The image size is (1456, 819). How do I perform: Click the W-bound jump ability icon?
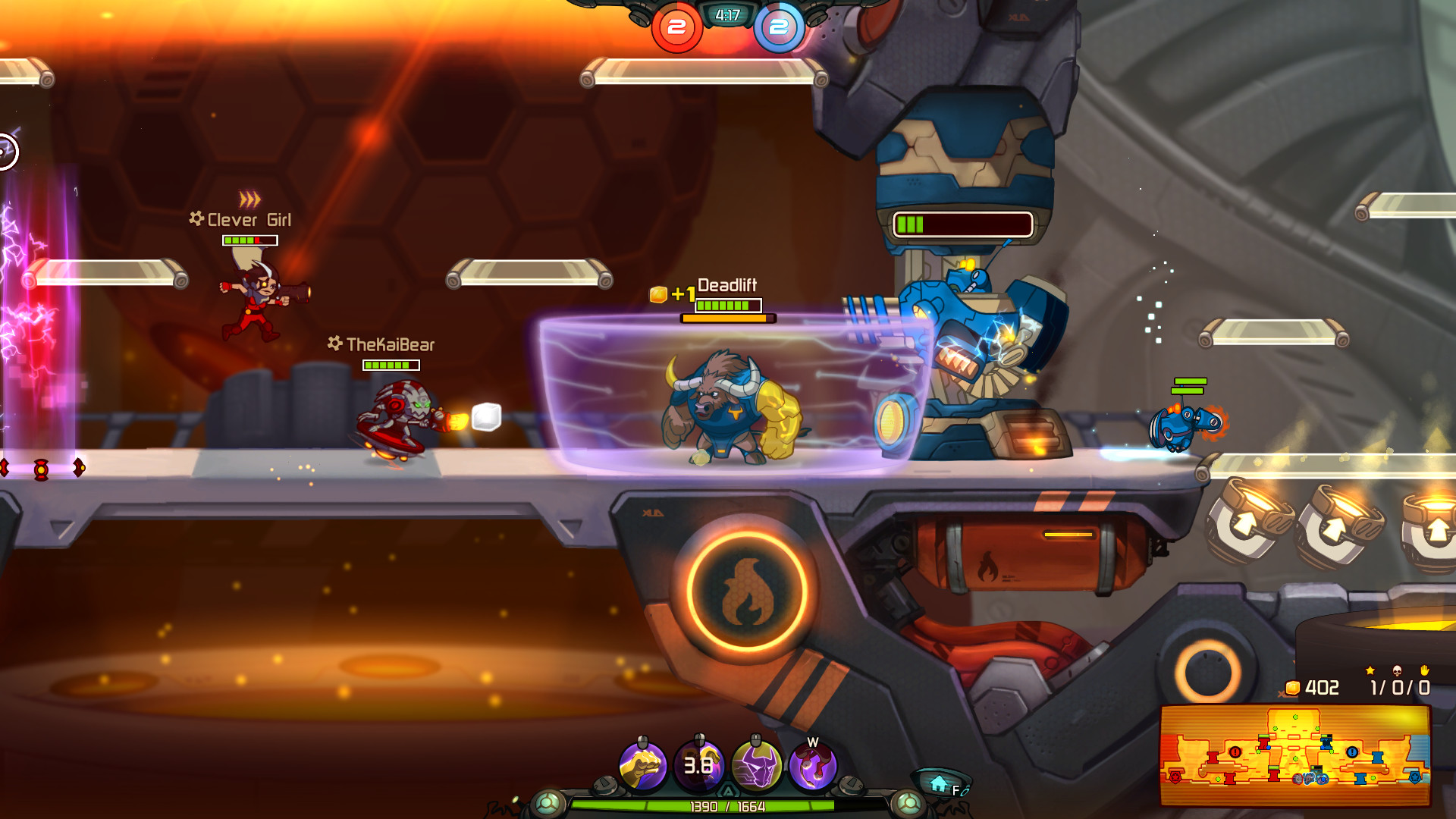click(x=811, y=765)
